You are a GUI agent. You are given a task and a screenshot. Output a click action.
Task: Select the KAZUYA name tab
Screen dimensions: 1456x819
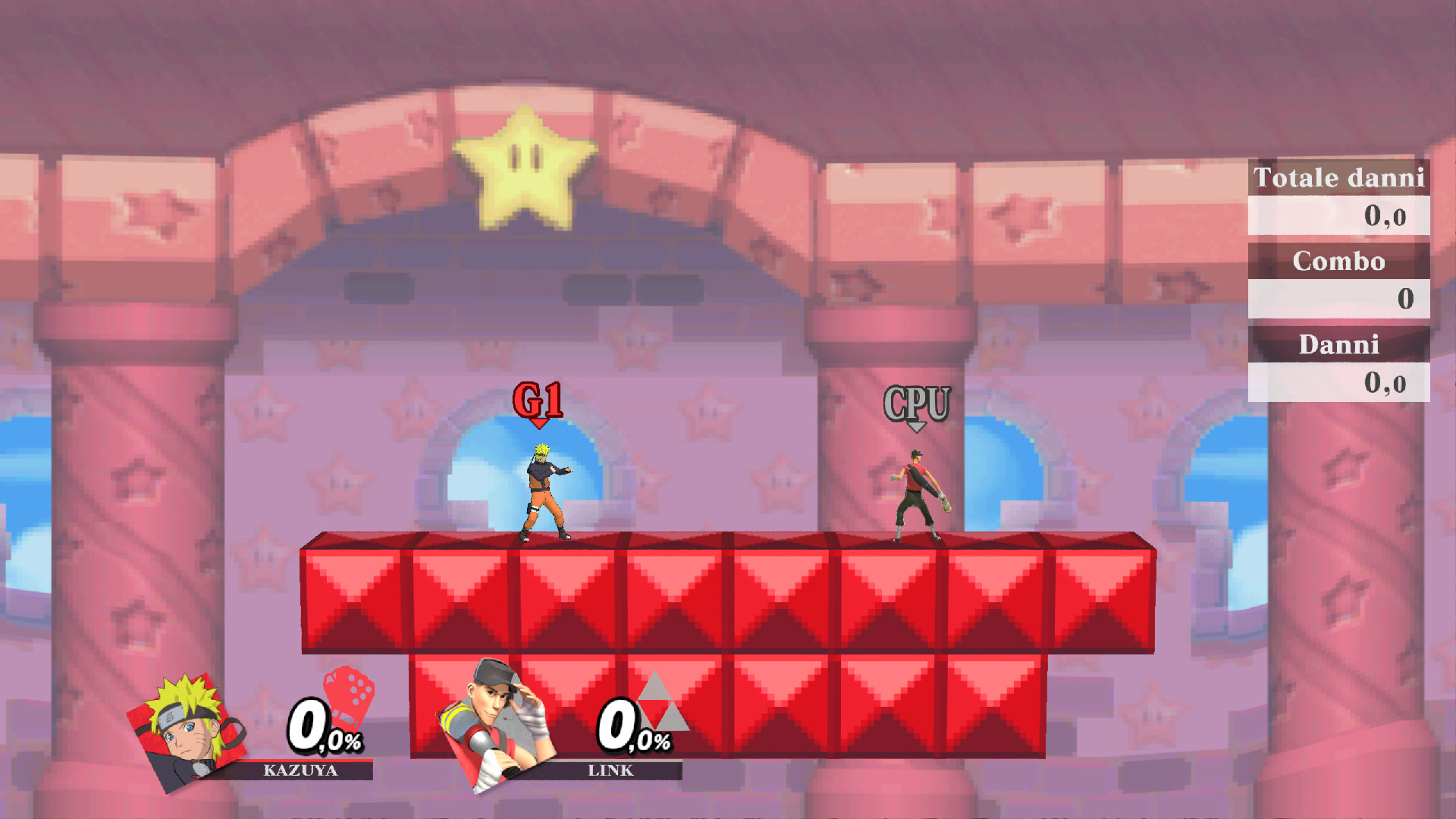302,770
